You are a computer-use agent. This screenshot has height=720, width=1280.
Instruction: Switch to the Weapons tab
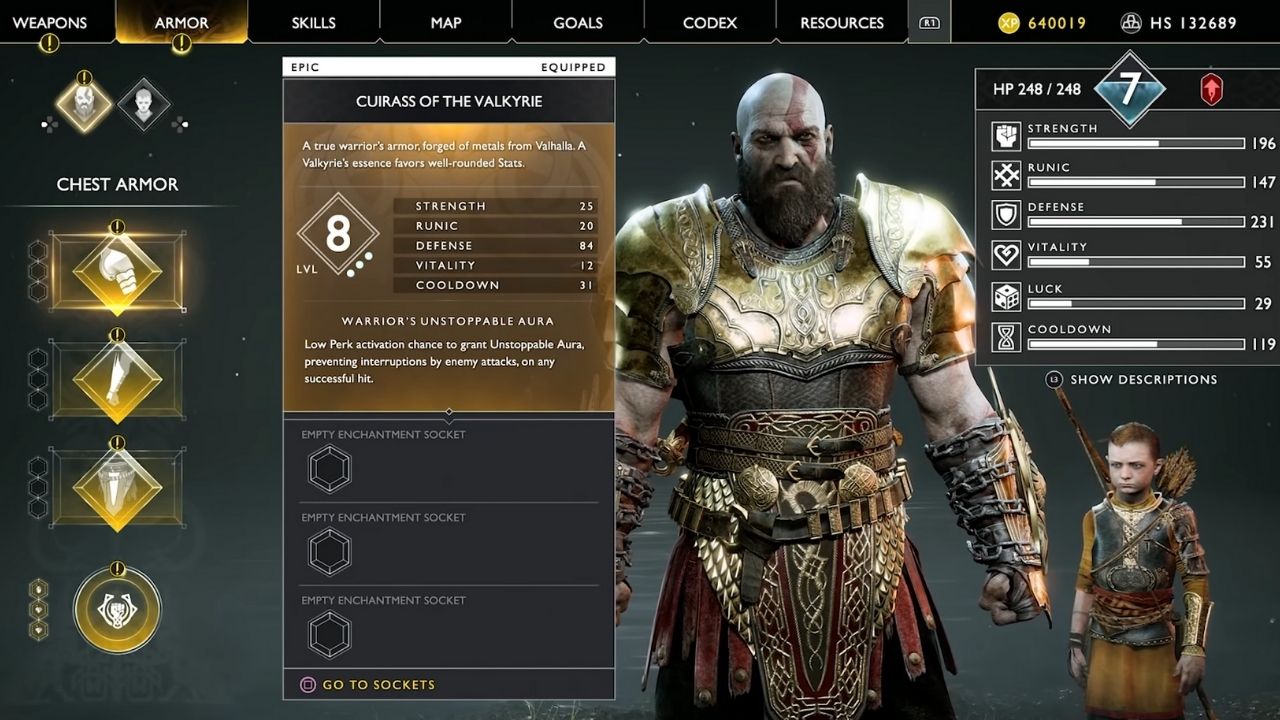(x=50, y=22)
